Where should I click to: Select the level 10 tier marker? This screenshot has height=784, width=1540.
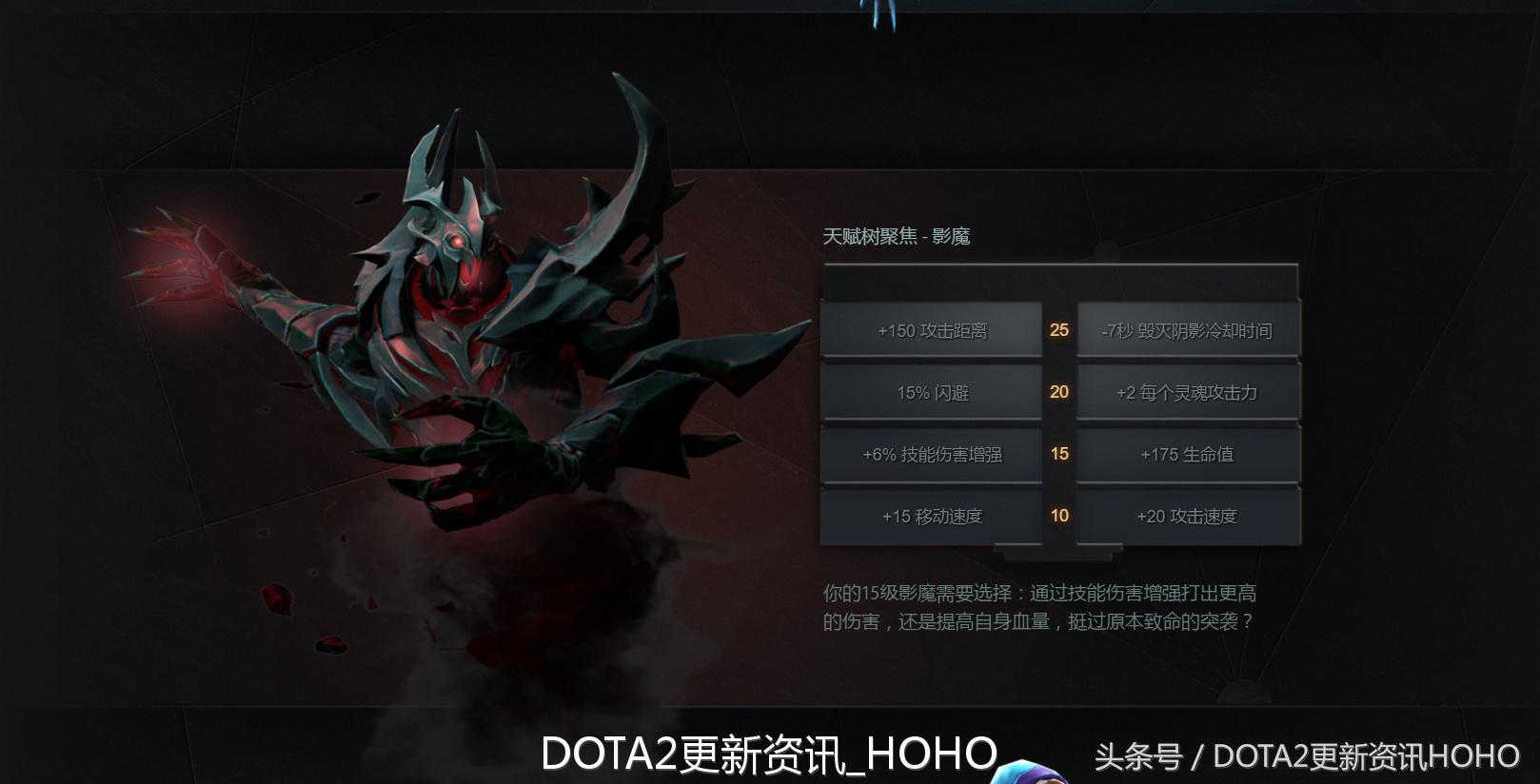1058,516
